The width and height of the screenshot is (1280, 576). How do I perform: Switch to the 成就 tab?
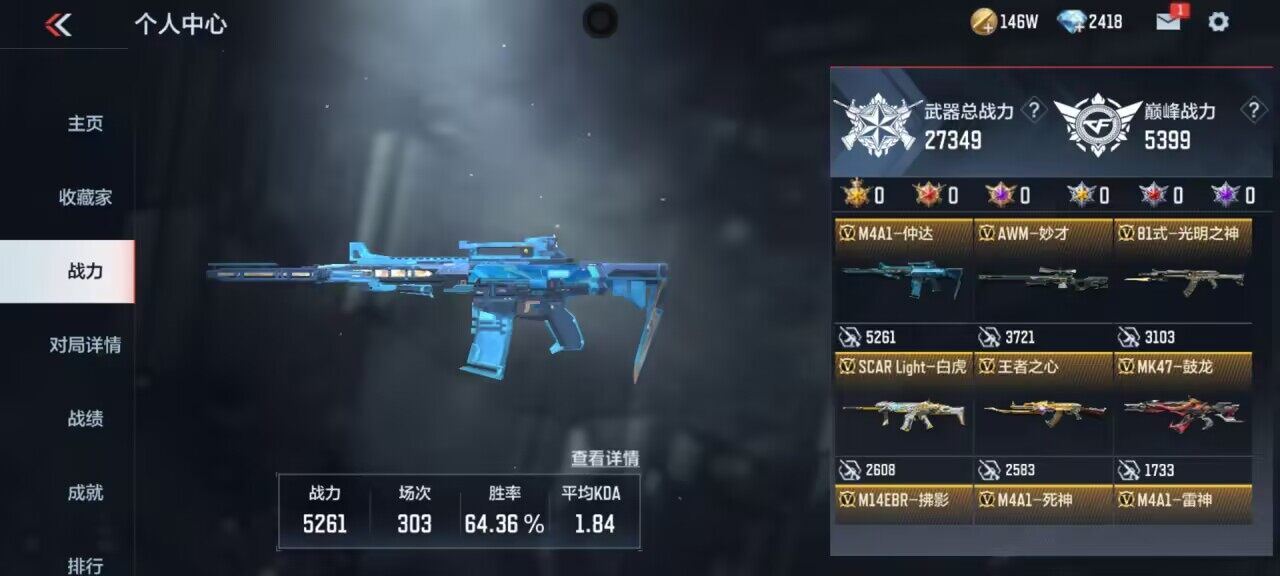tap(85, 493)
